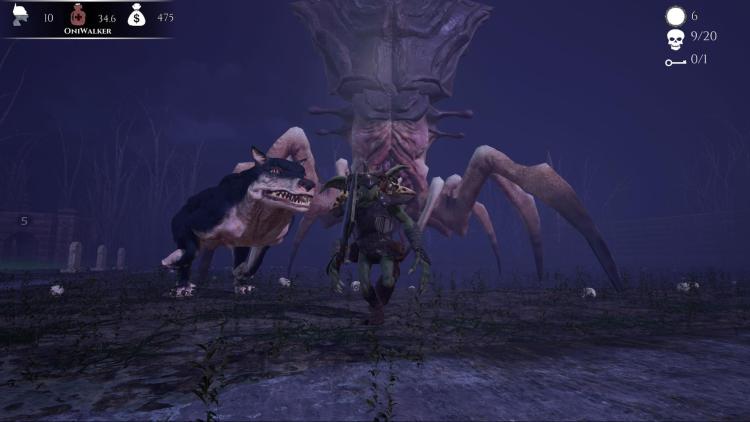Select the red health potion icon

tap(78, 15)
